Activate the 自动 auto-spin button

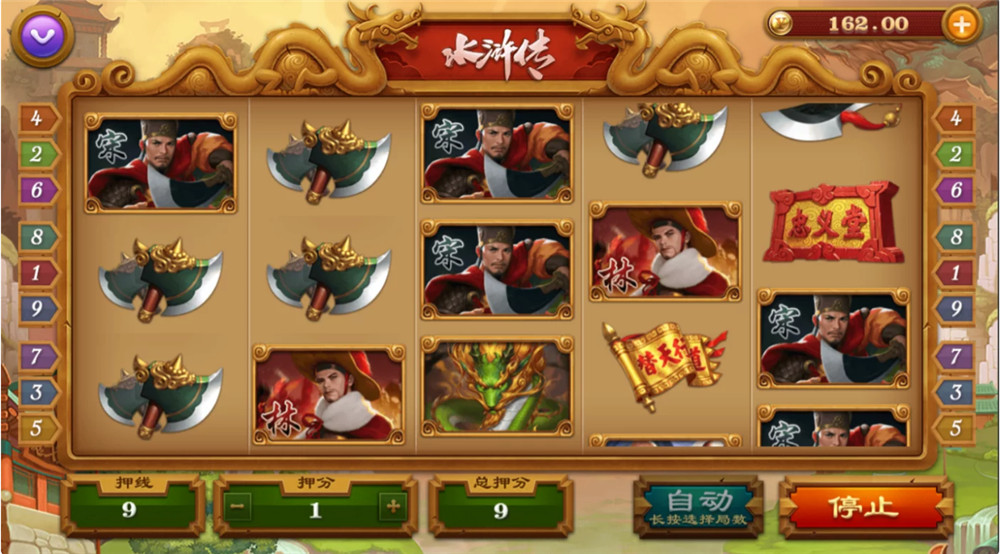699,507
